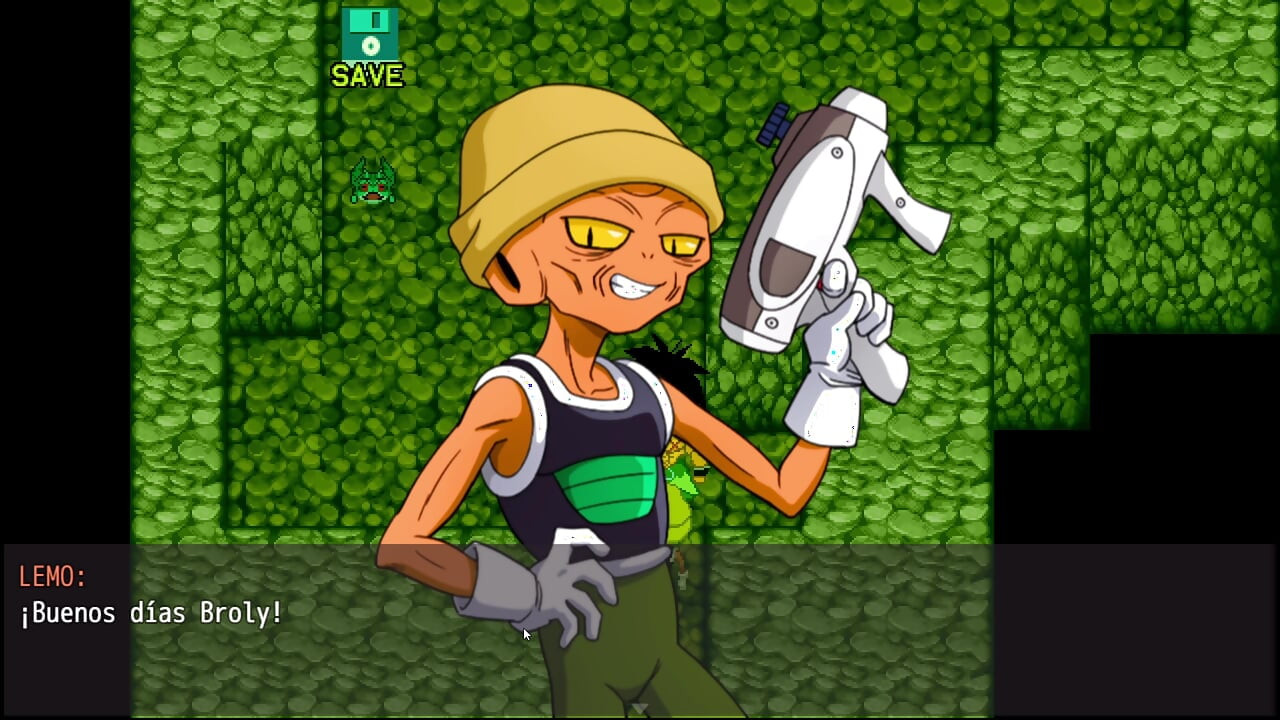
Task: Click the SAVE text label
Action: [366, 73]
